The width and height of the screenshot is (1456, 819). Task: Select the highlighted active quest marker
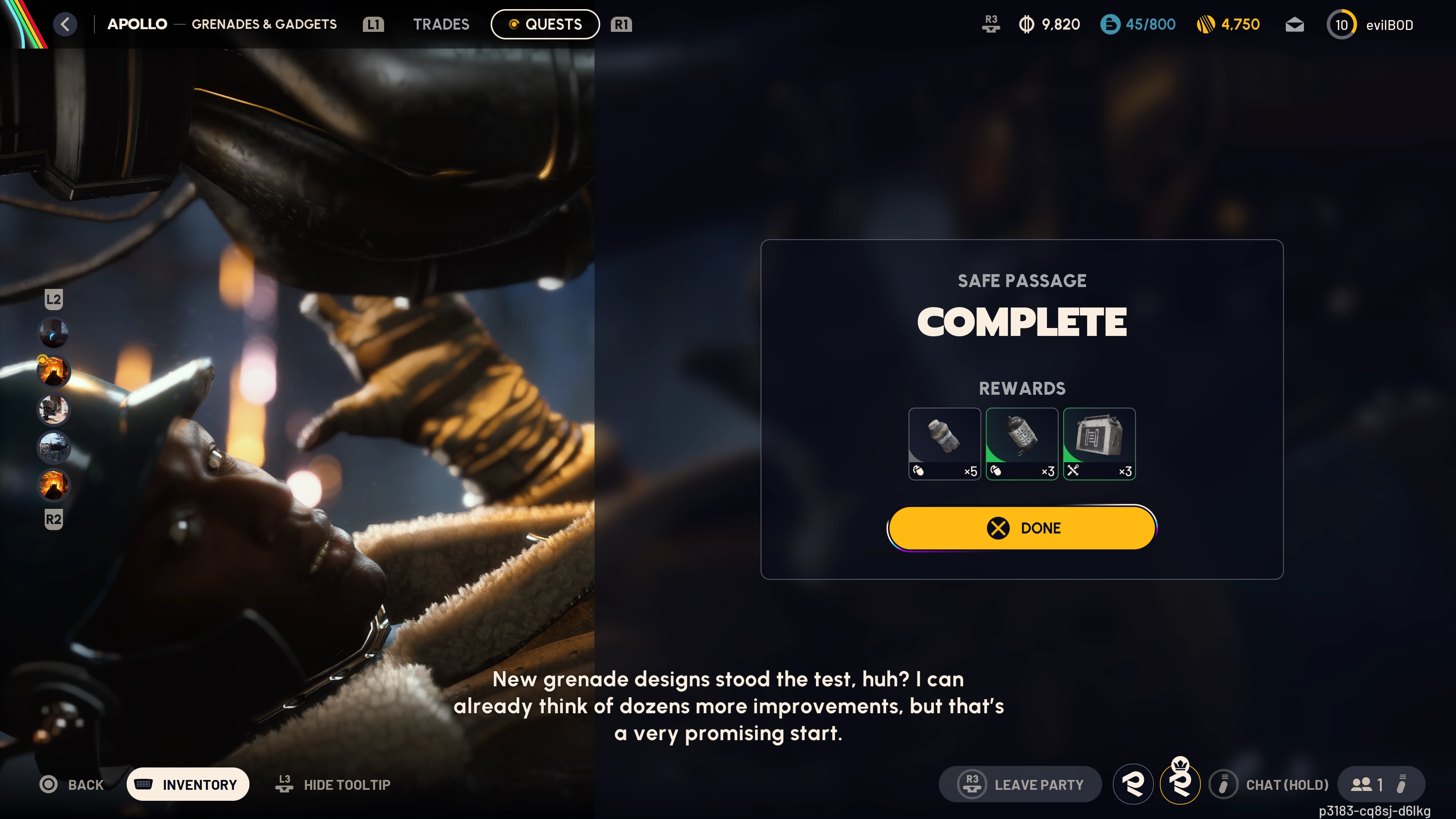coord(54,371)
